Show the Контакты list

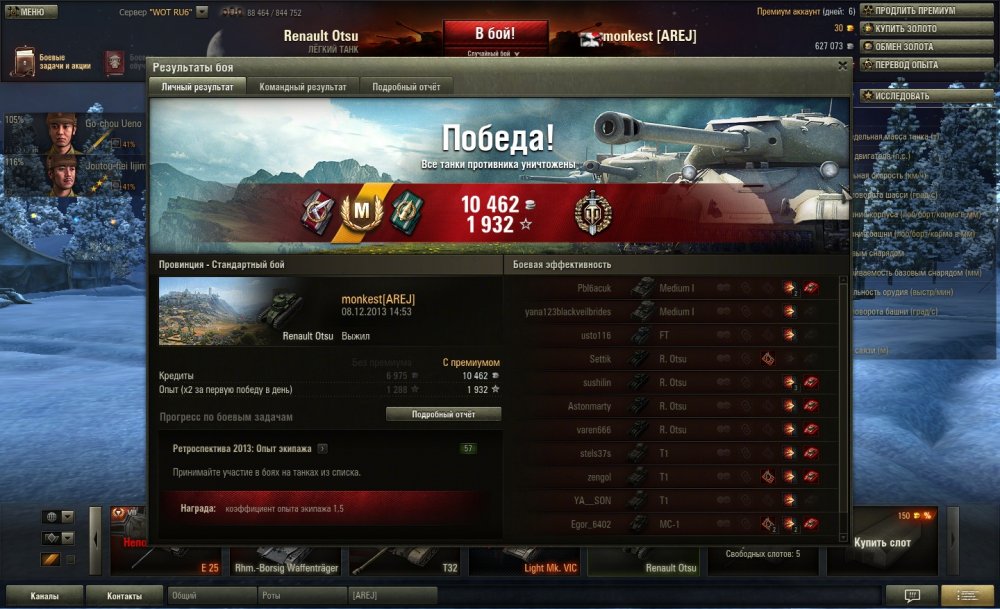point(125,596)
